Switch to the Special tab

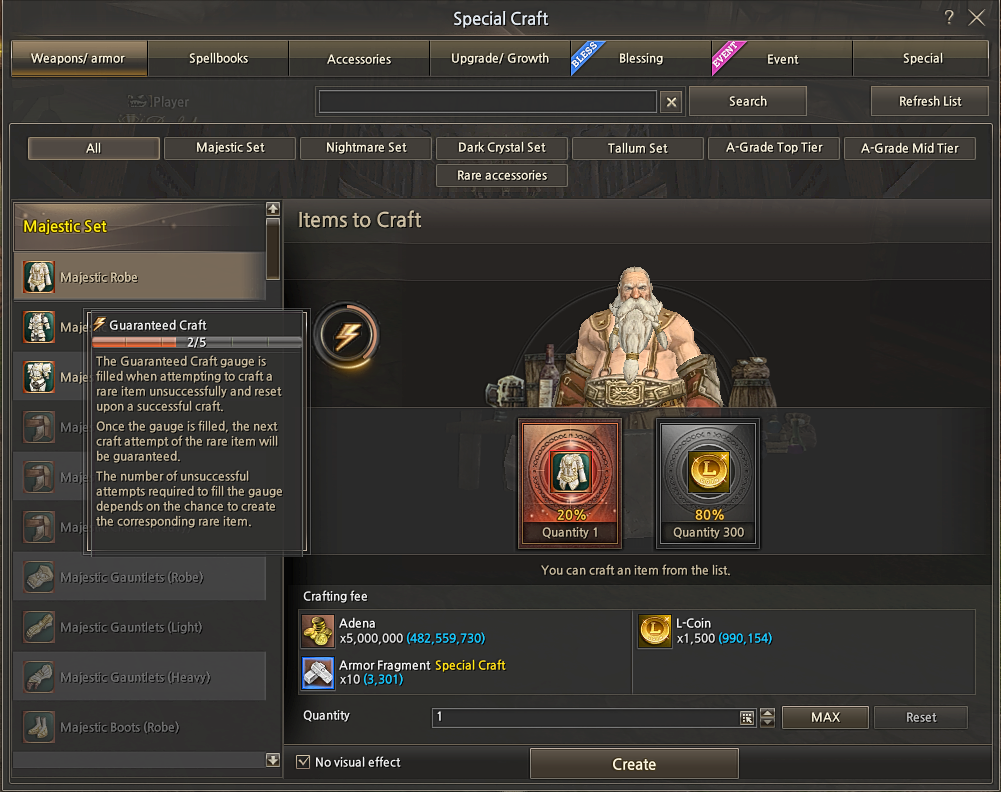[922, 58]
